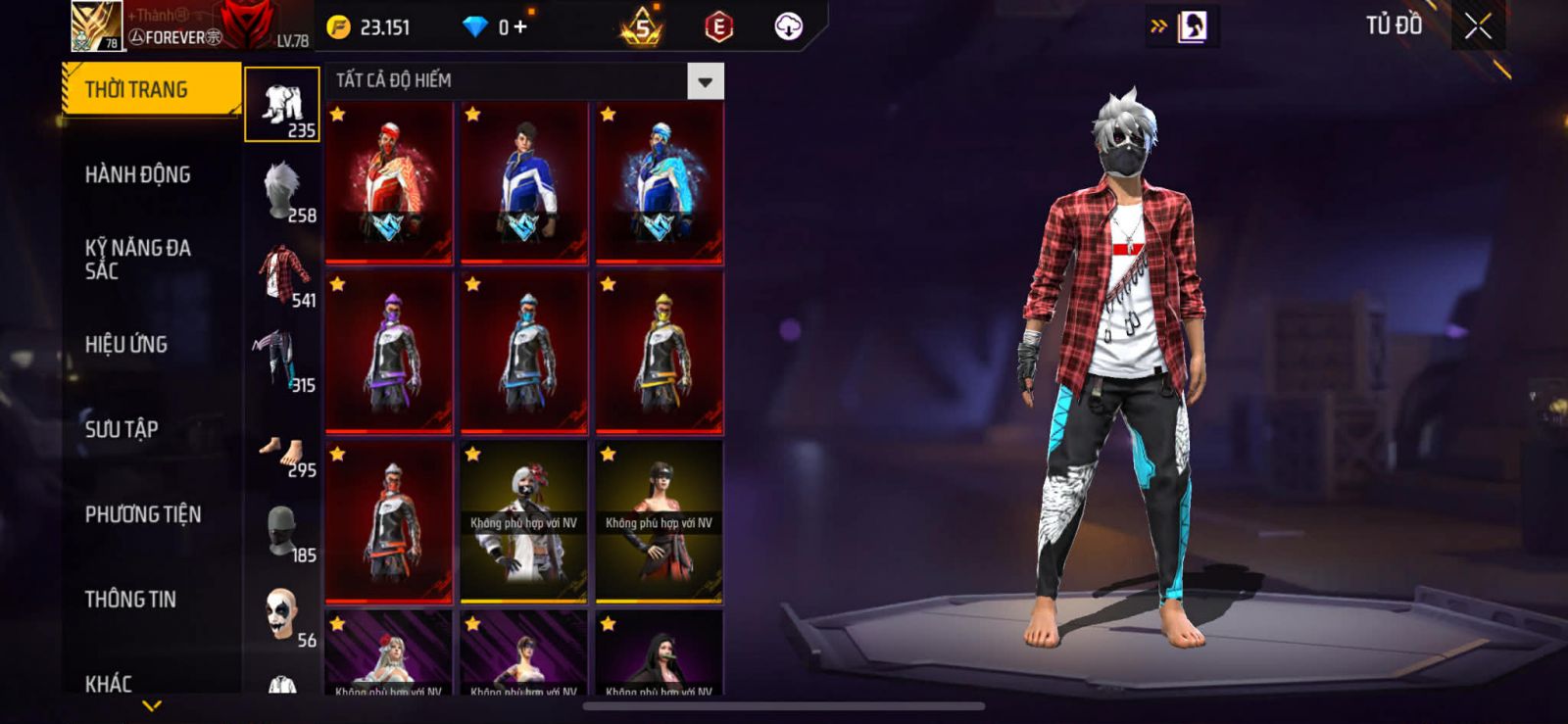The height and width of the screenshot is (724, 1568).
Task: Open the pants subcategory with 315 items
Action: coord(282,361)
